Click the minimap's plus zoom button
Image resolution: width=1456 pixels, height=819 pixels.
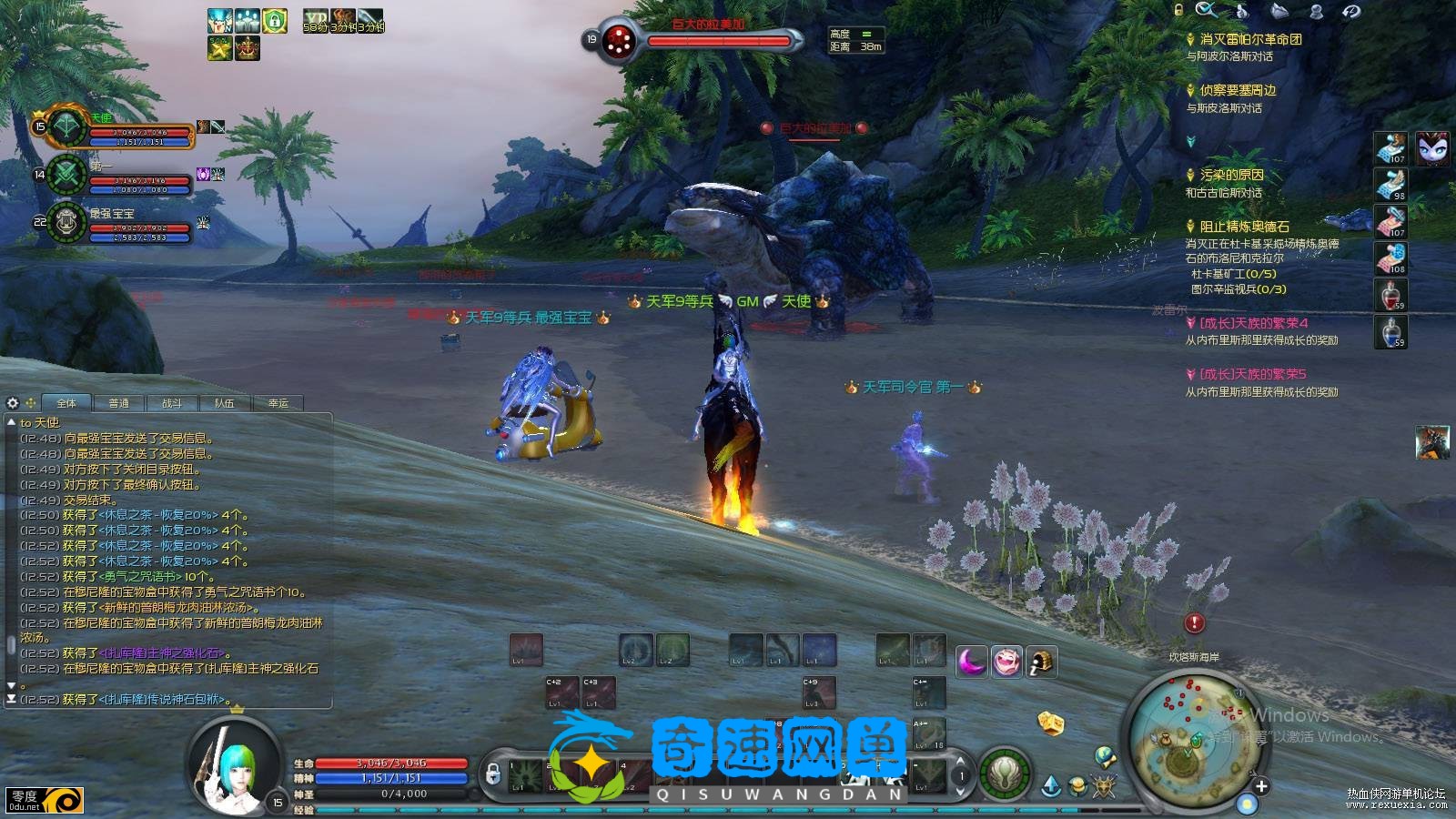tap(1261, 786)
